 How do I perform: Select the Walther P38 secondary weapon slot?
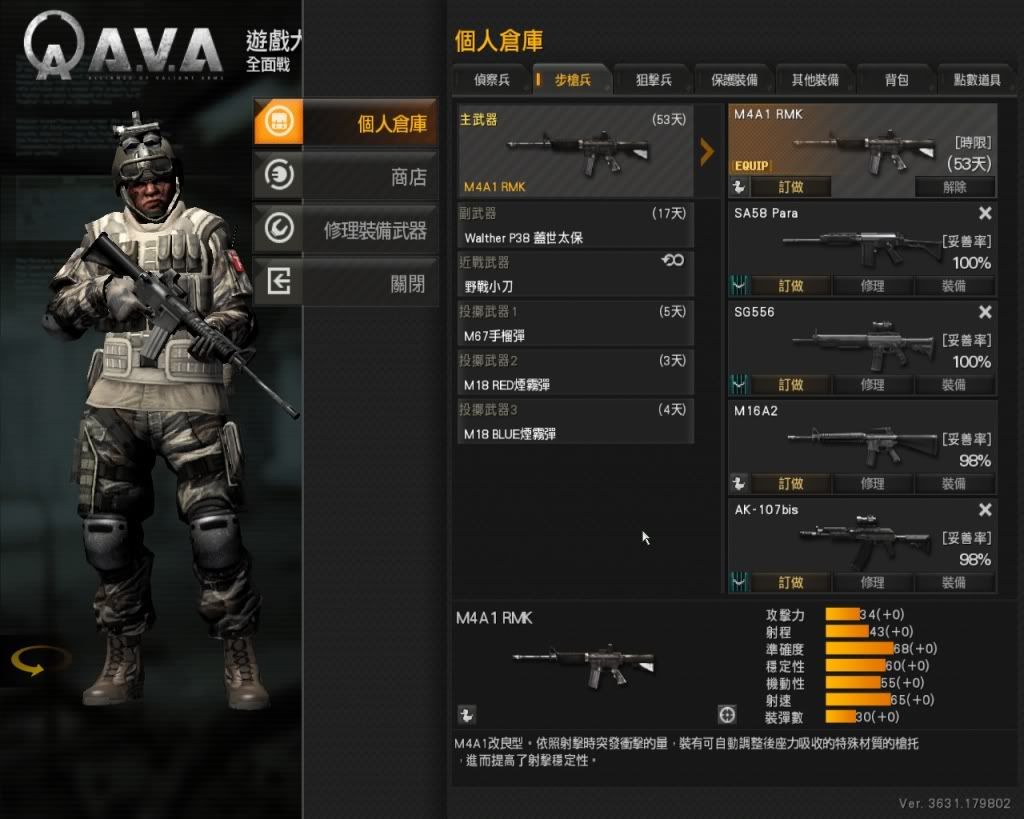pos(575,227)
